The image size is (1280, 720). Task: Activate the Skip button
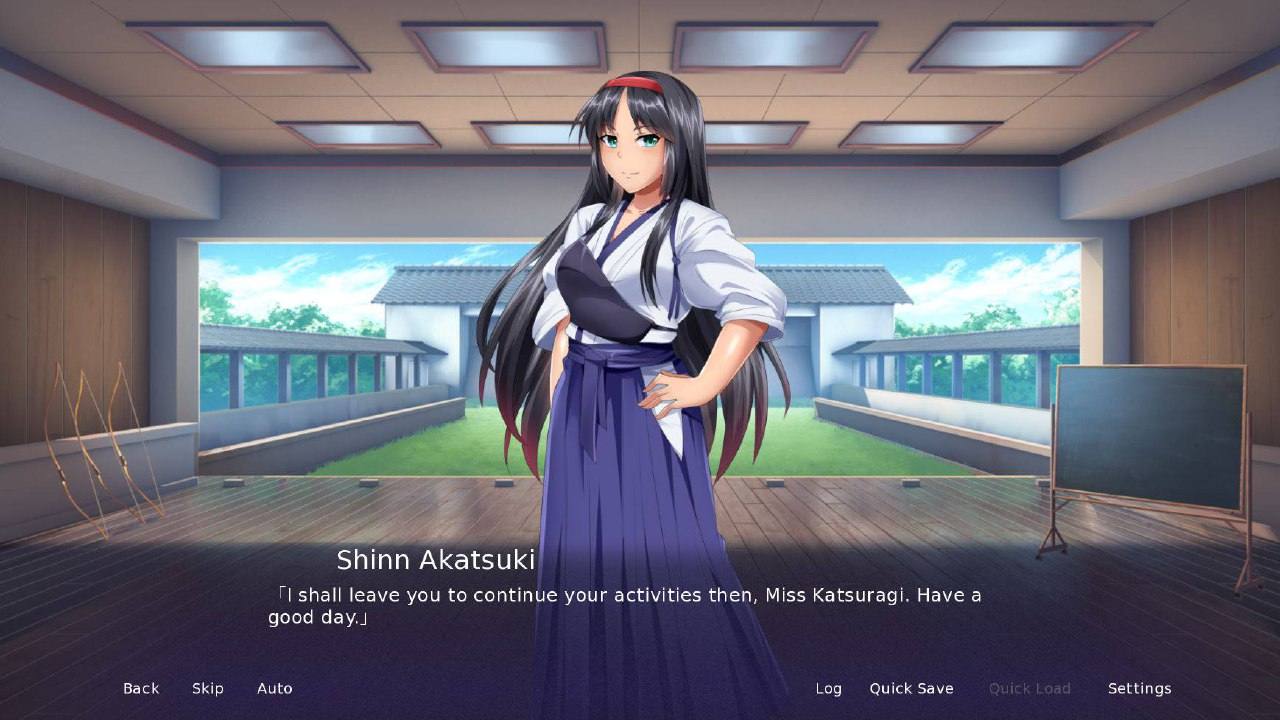(208, 688)
